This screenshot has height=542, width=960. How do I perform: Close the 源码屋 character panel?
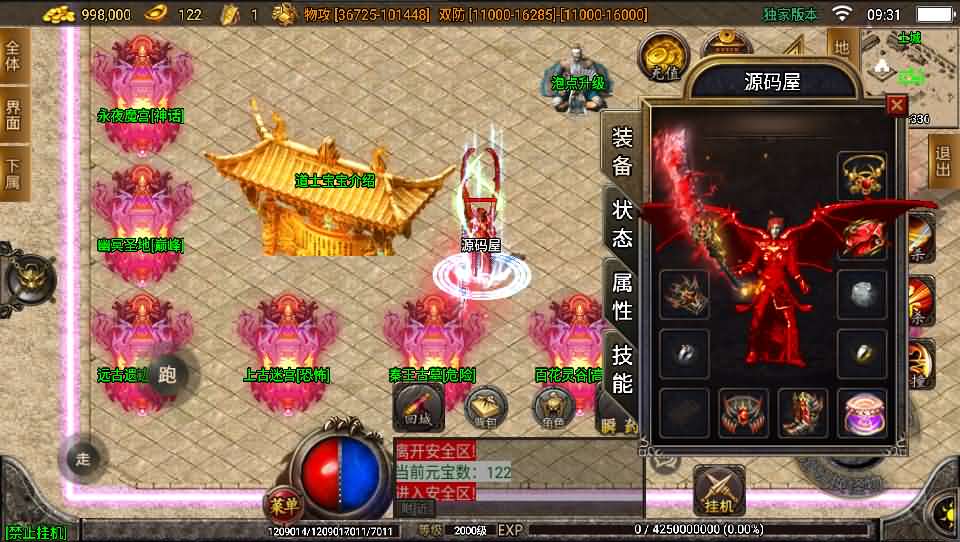point(896,104)
